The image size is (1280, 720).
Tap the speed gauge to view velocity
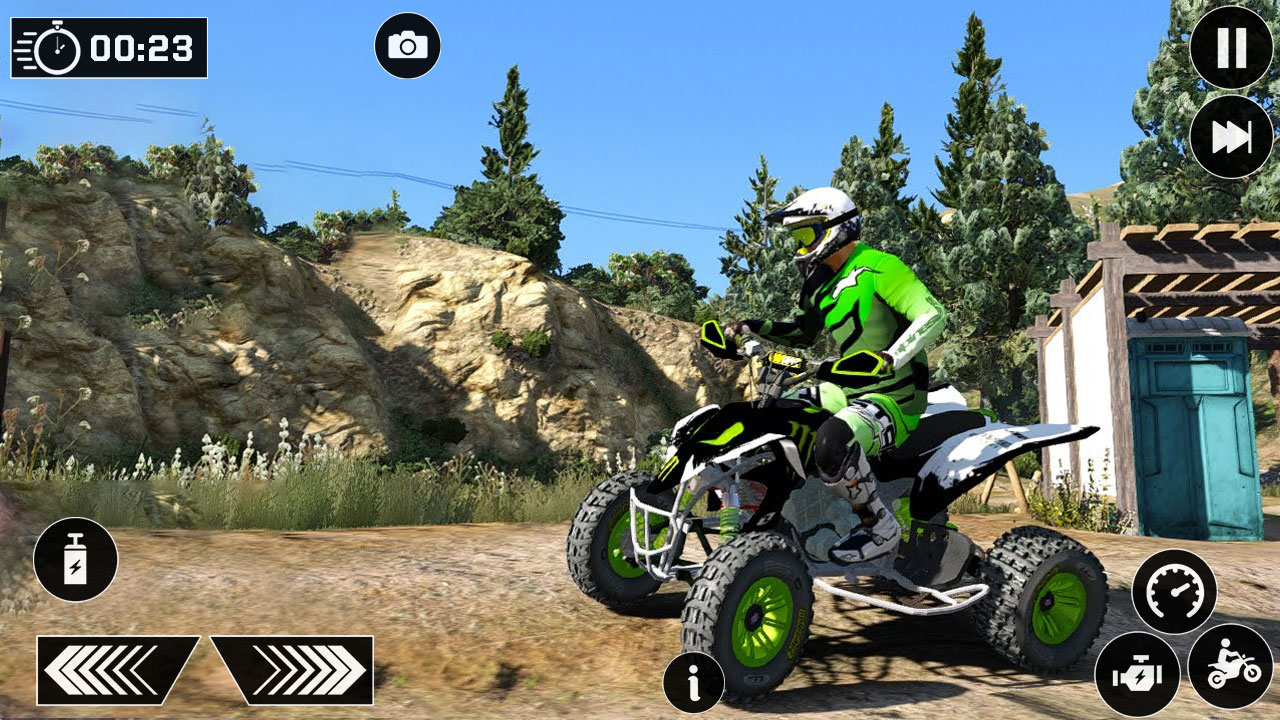coord(1177,590)
